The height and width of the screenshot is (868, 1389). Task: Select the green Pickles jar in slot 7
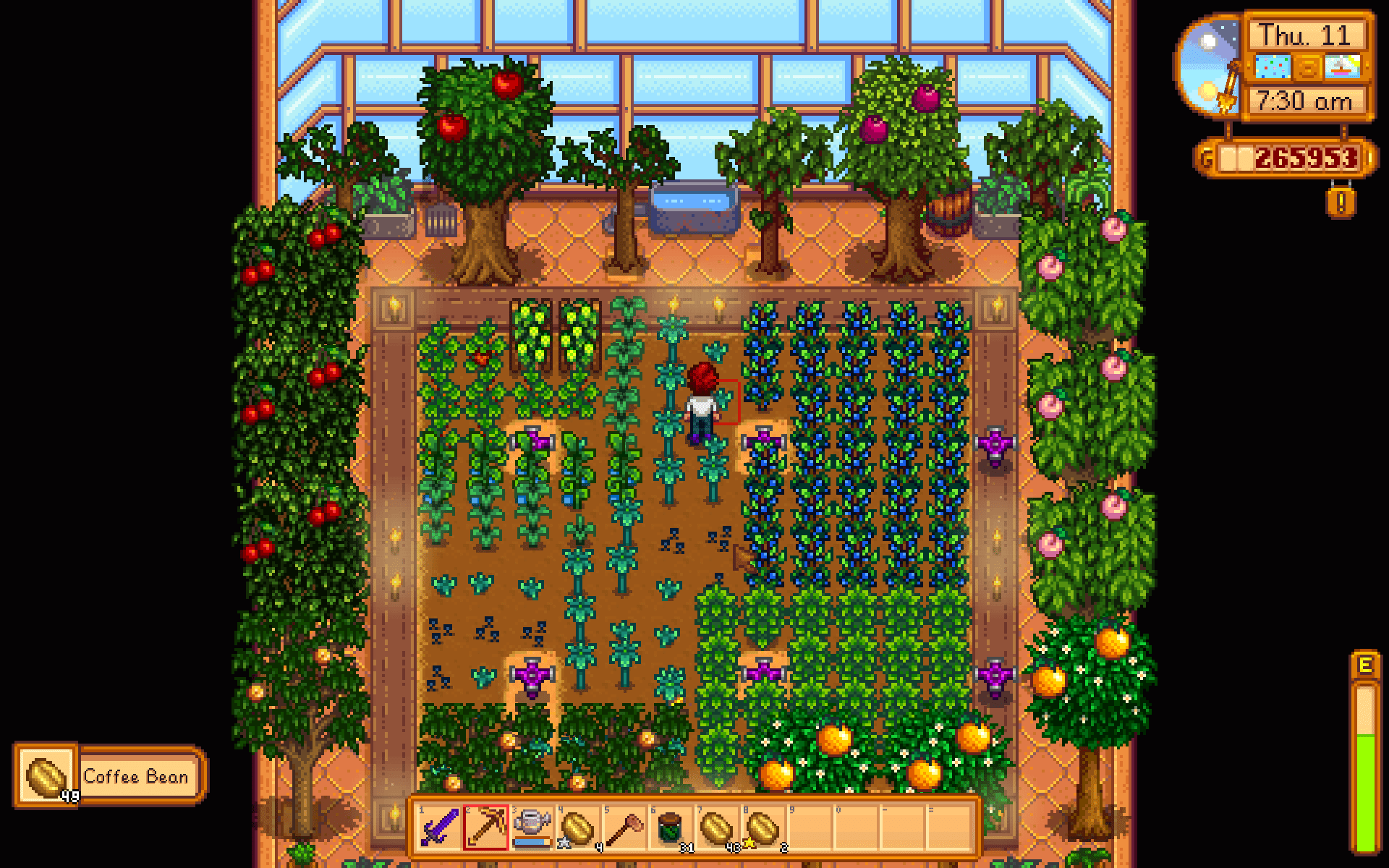point(669,827)
